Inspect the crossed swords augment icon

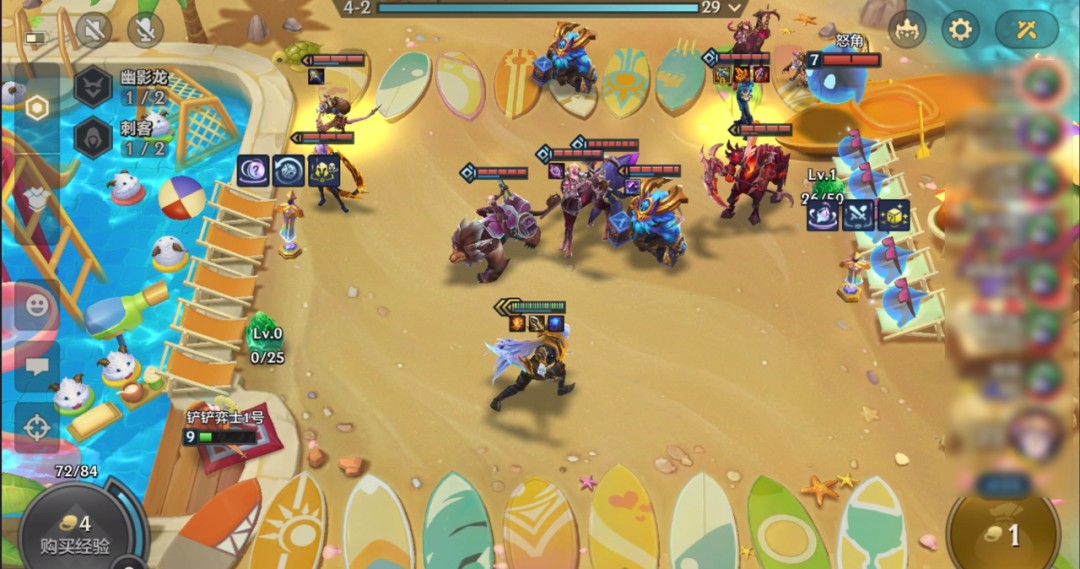[x=858, y=215]
